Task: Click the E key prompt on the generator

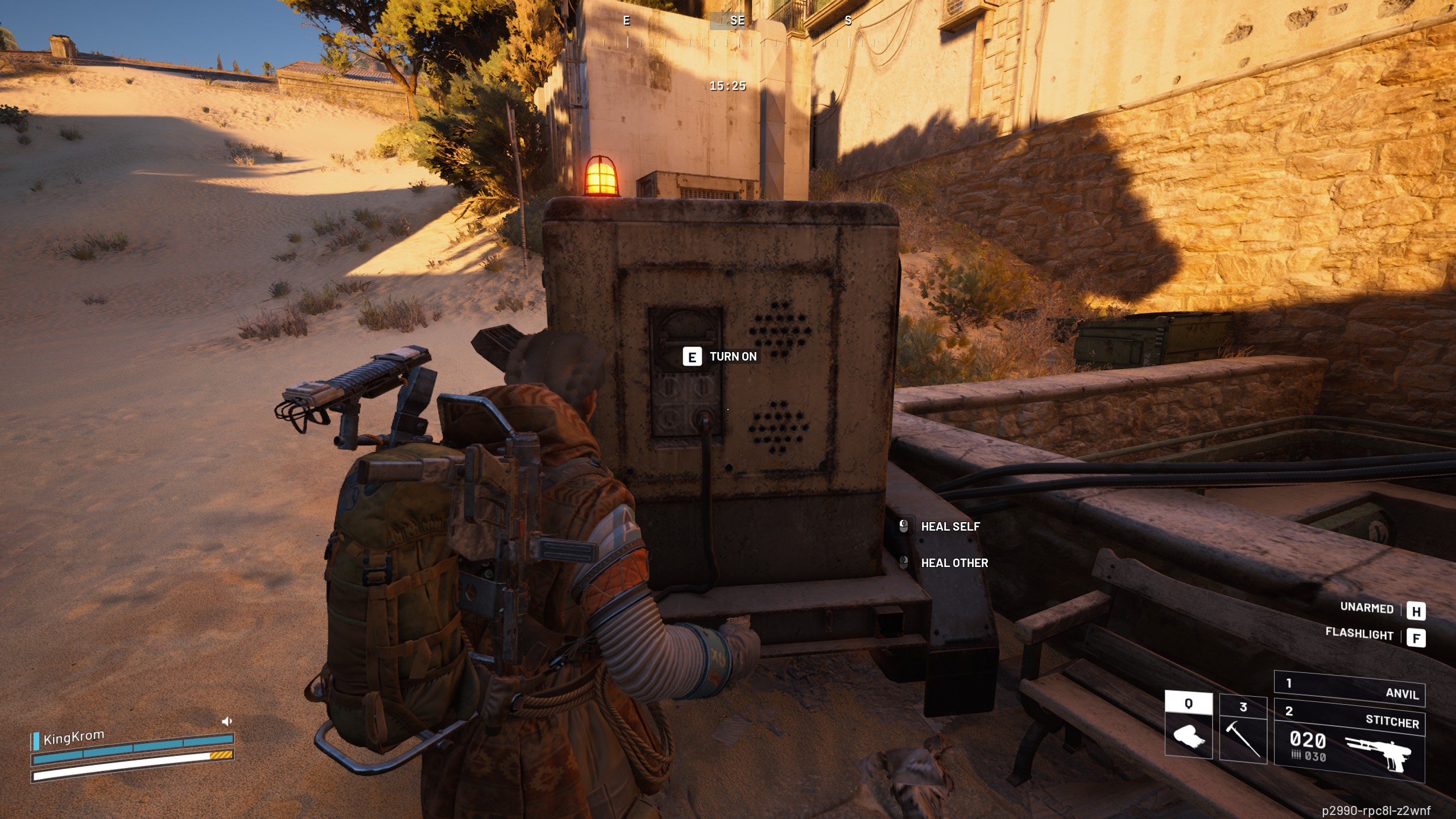Action: tap(692, 357)
